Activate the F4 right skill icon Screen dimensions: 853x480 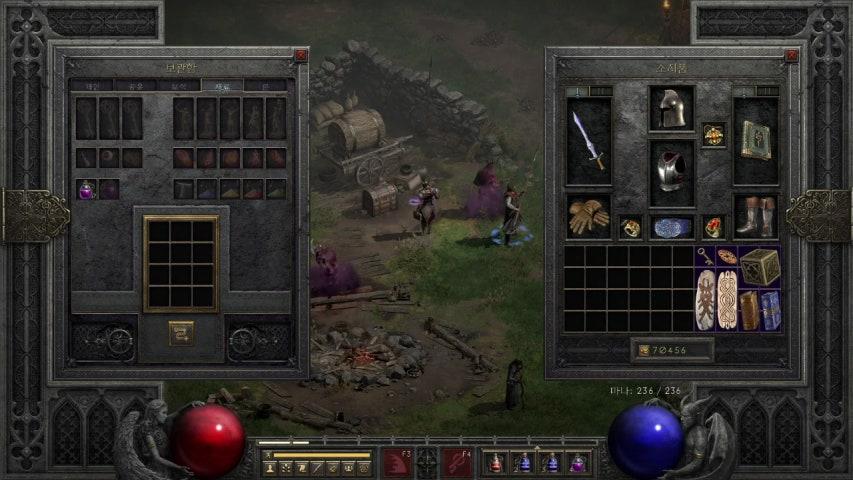click(457, 462)
